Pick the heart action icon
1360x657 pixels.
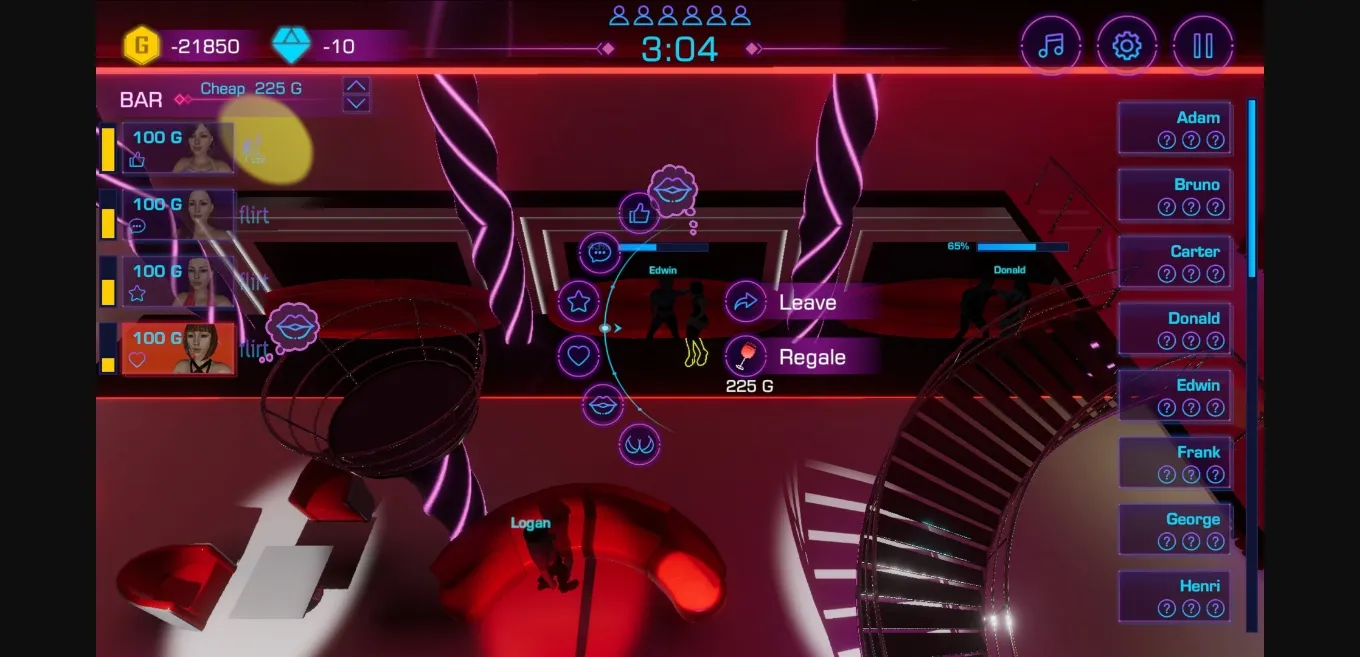(x=578, y=354)
